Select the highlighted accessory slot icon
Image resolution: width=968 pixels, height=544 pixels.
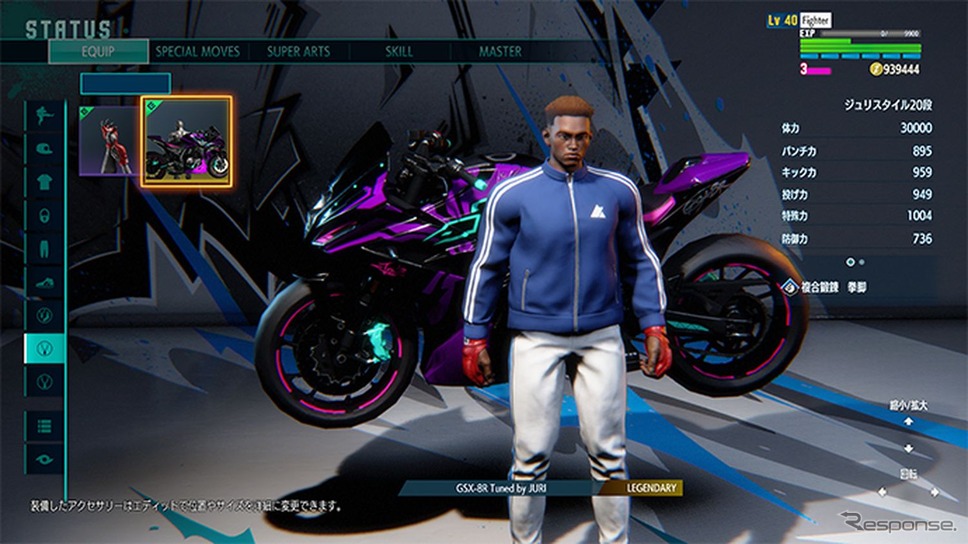[x=44, y=348]
